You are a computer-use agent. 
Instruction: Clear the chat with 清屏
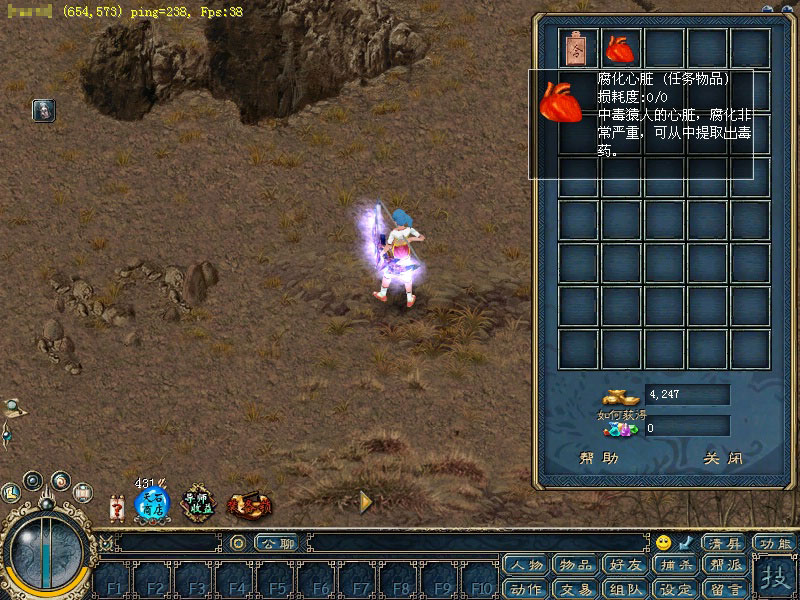coord(724,544)
